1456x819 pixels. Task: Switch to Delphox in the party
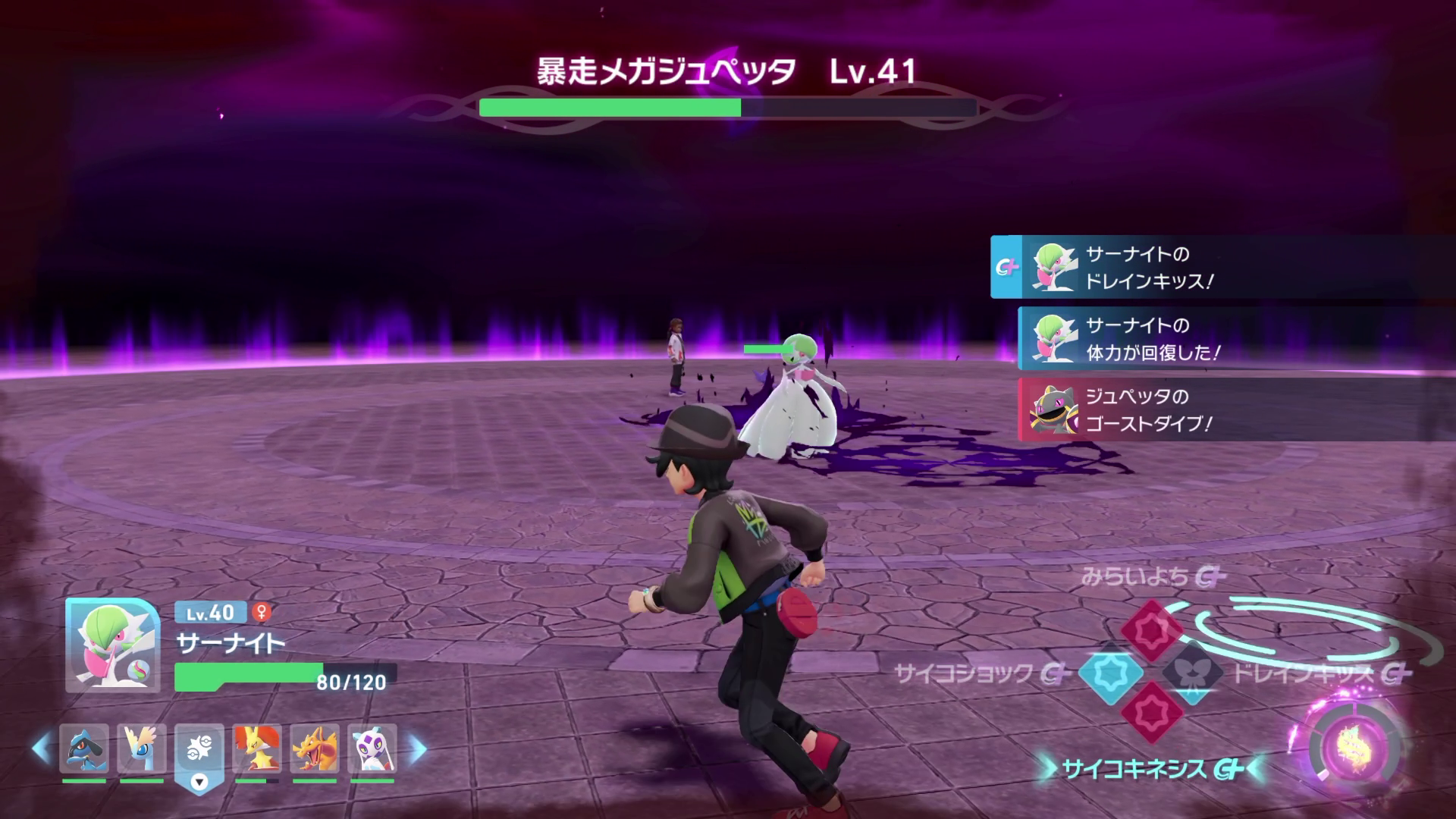coord(256,748)
